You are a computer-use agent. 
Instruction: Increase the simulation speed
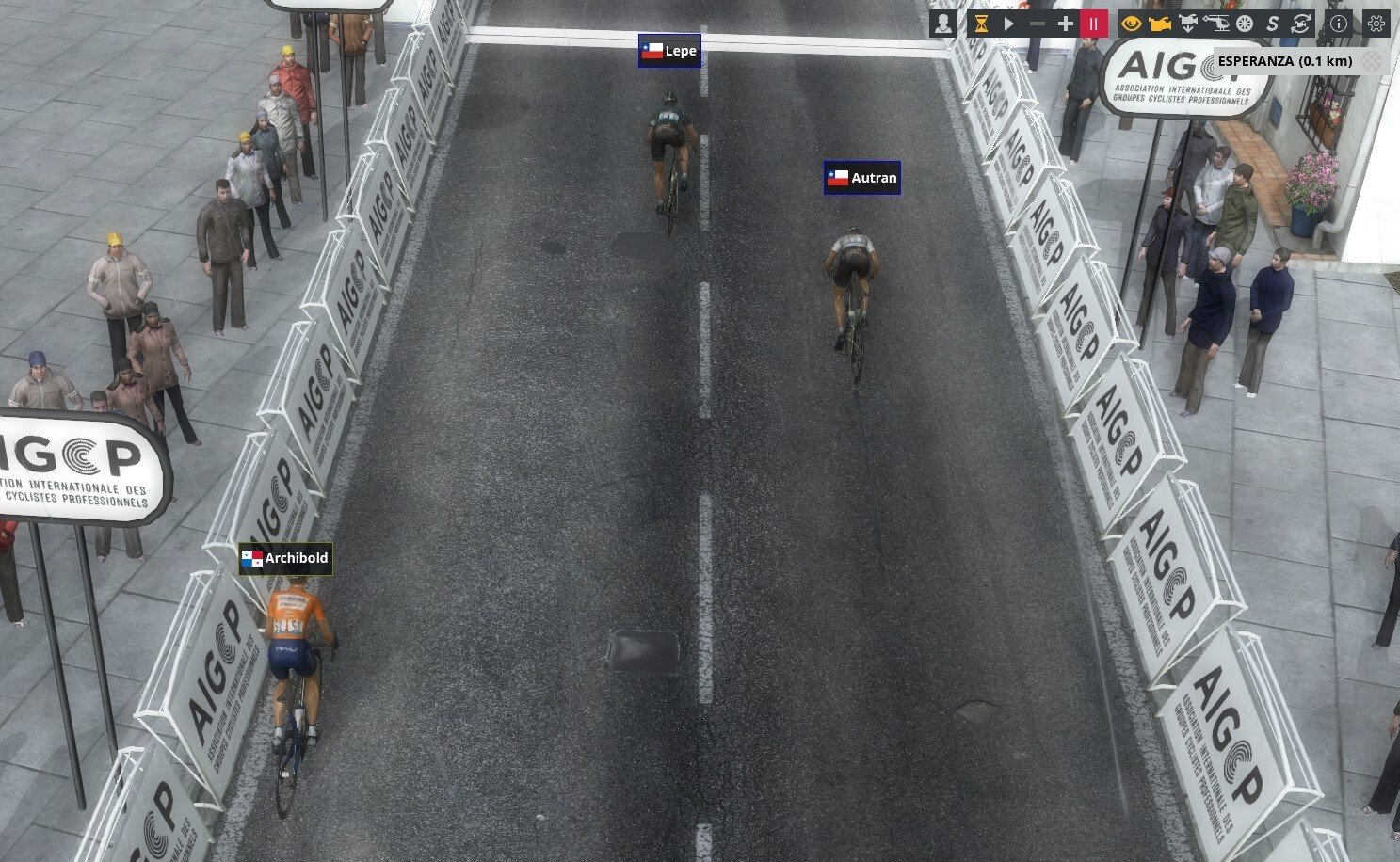tap(1065, 24)
